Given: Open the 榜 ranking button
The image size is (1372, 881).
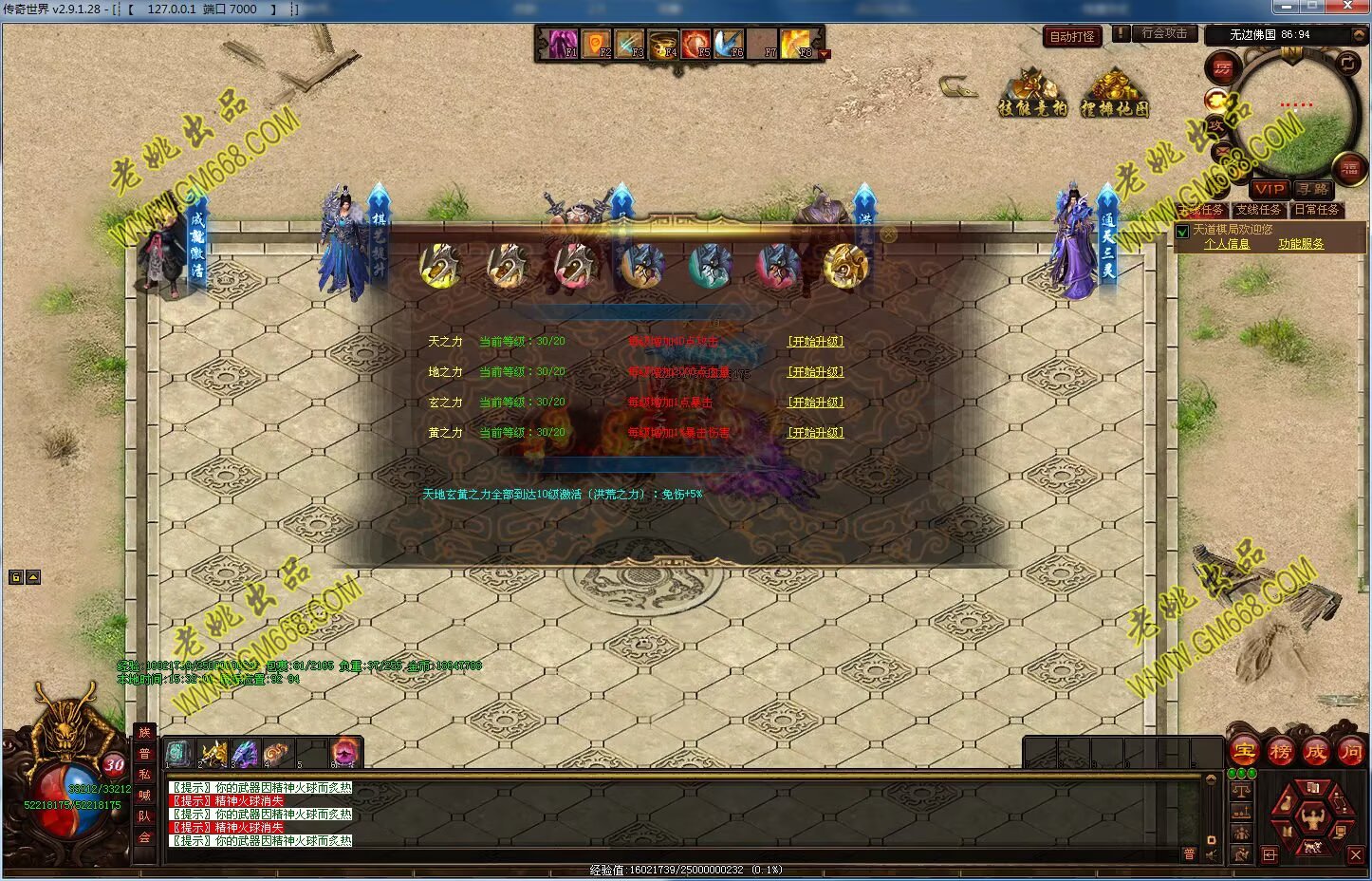Looking at the screenshot, I should click(1280, 752).
